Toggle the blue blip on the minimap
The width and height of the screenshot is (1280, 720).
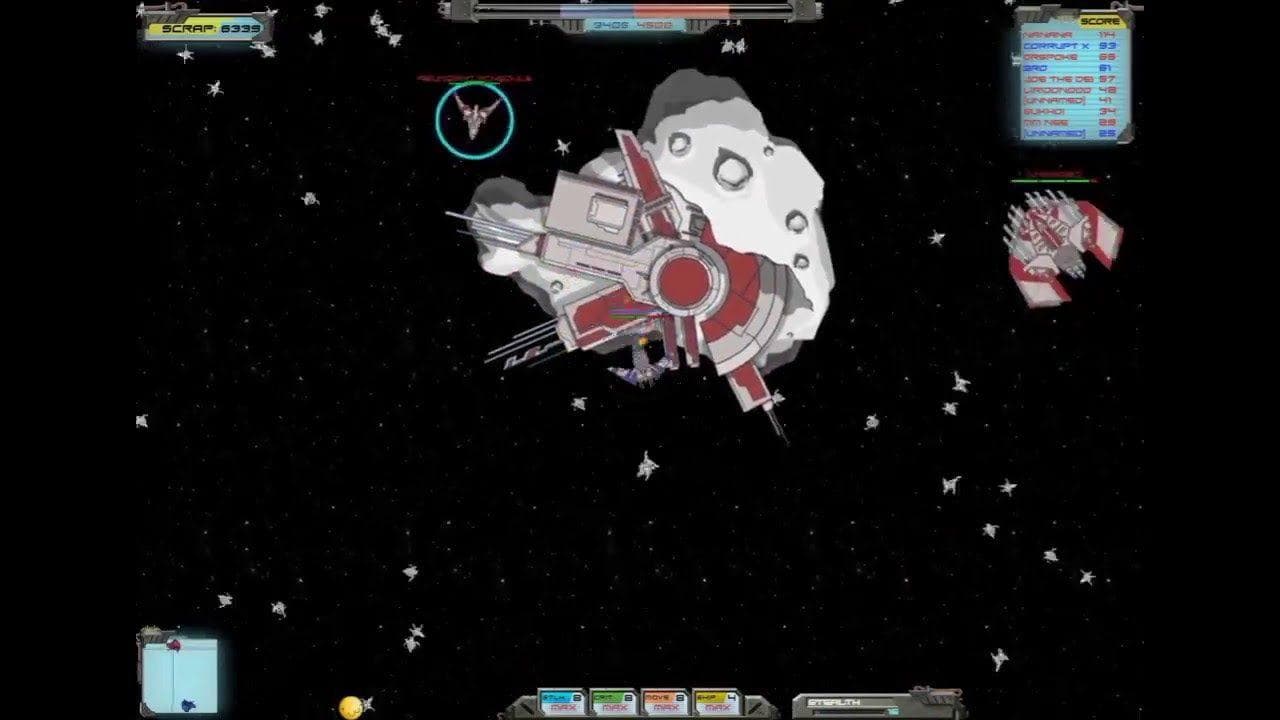[x=188, y=705]
